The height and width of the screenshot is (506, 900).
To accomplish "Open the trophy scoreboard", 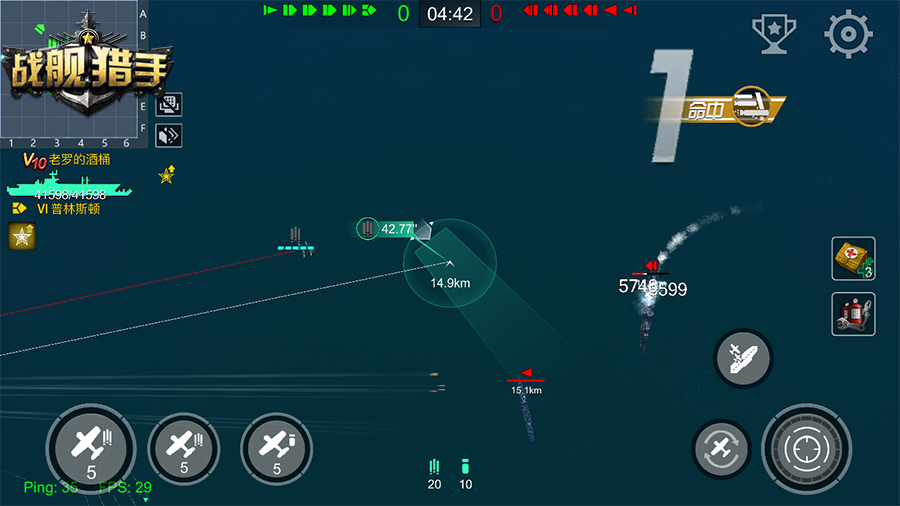I will (x=774, y=36).
